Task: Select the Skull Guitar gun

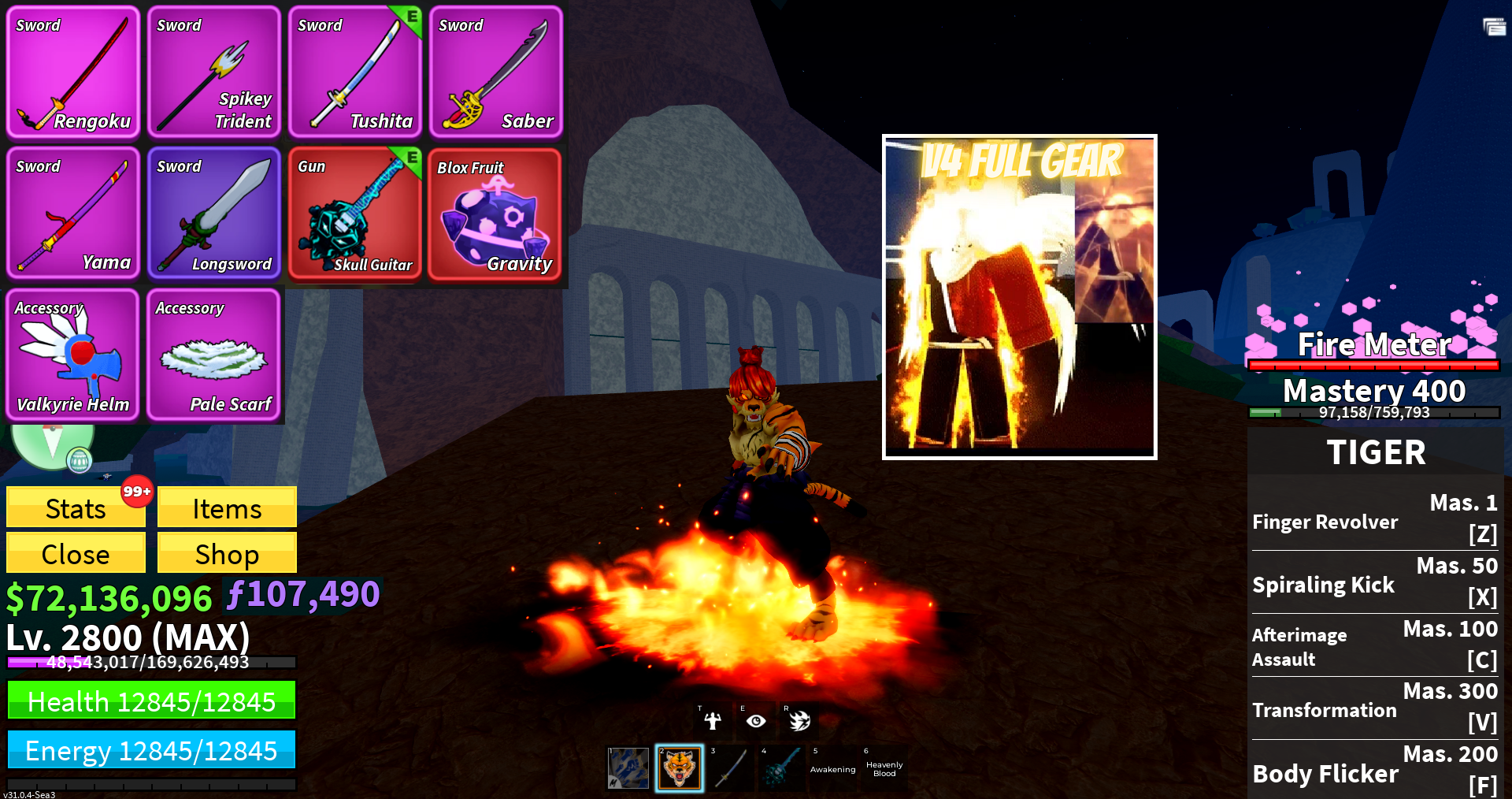Action: click(x=355, y=214)
